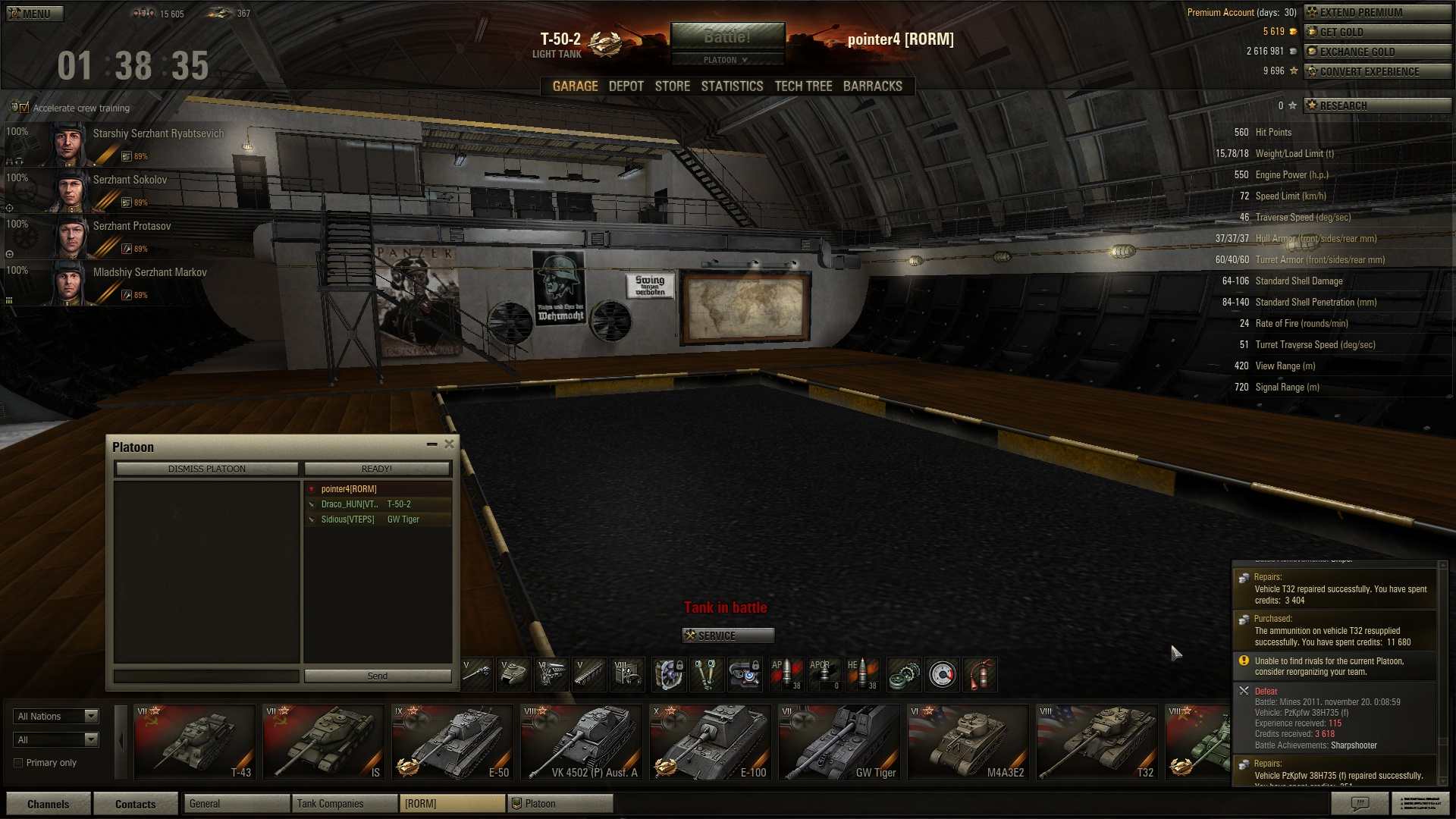Close the Platoon window

point(449,444)
